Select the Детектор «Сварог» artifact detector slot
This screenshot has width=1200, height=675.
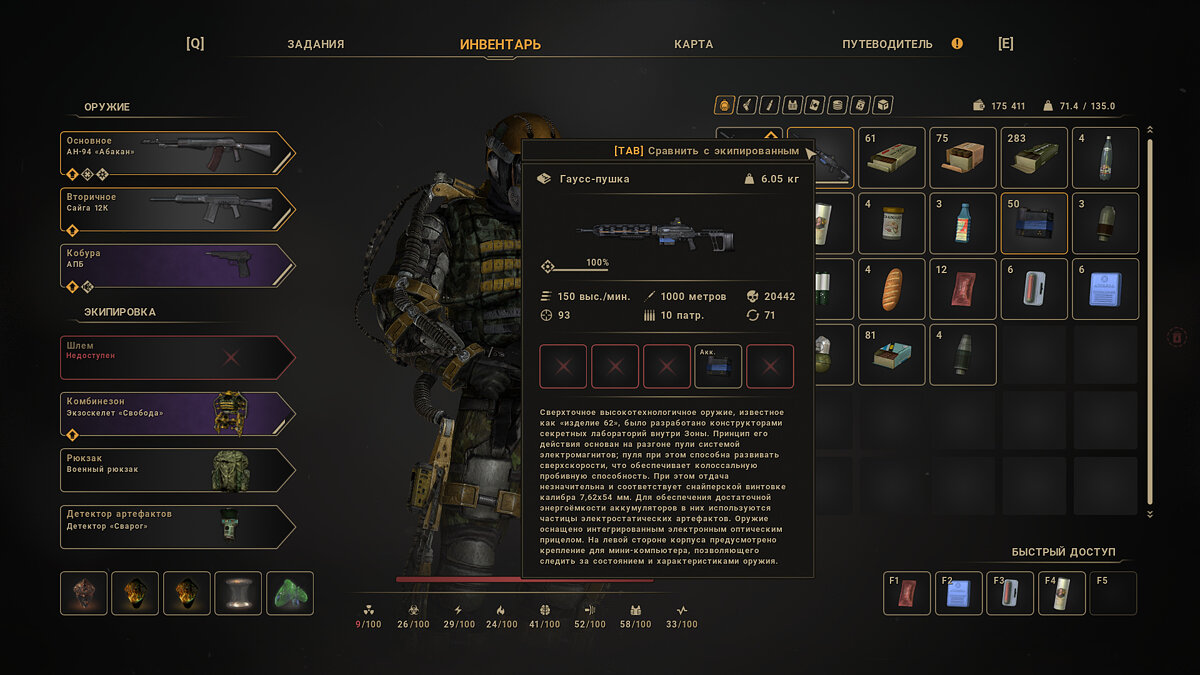pos(177,526)
